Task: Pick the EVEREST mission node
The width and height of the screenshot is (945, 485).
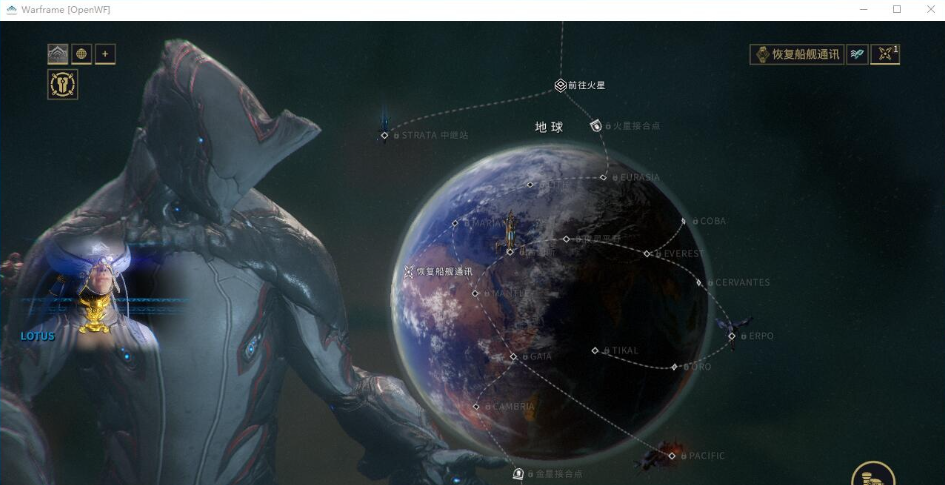Action: point(647,254)
